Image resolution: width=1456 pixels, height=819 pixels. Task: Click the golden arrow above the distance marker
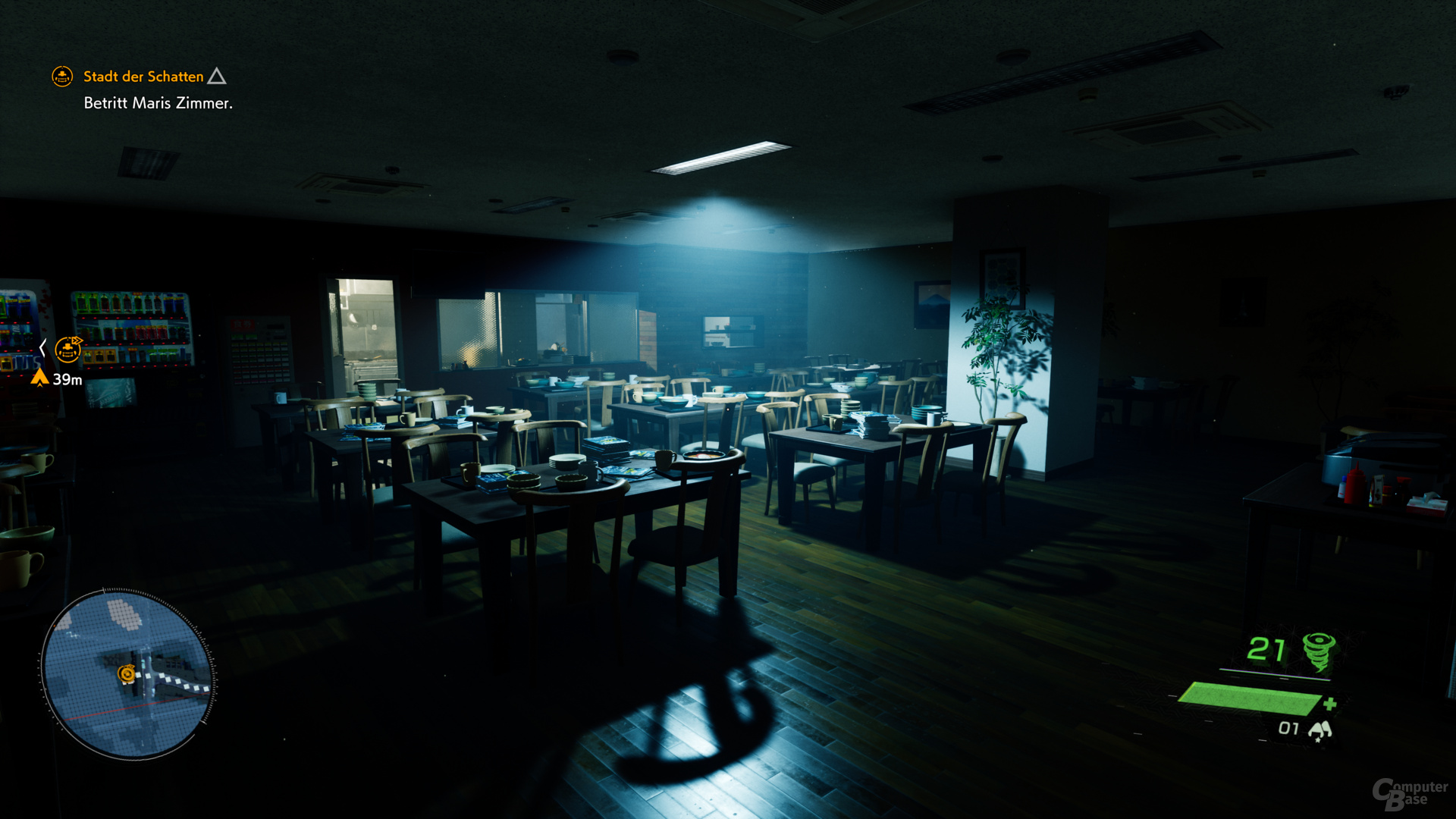[39, 377]
